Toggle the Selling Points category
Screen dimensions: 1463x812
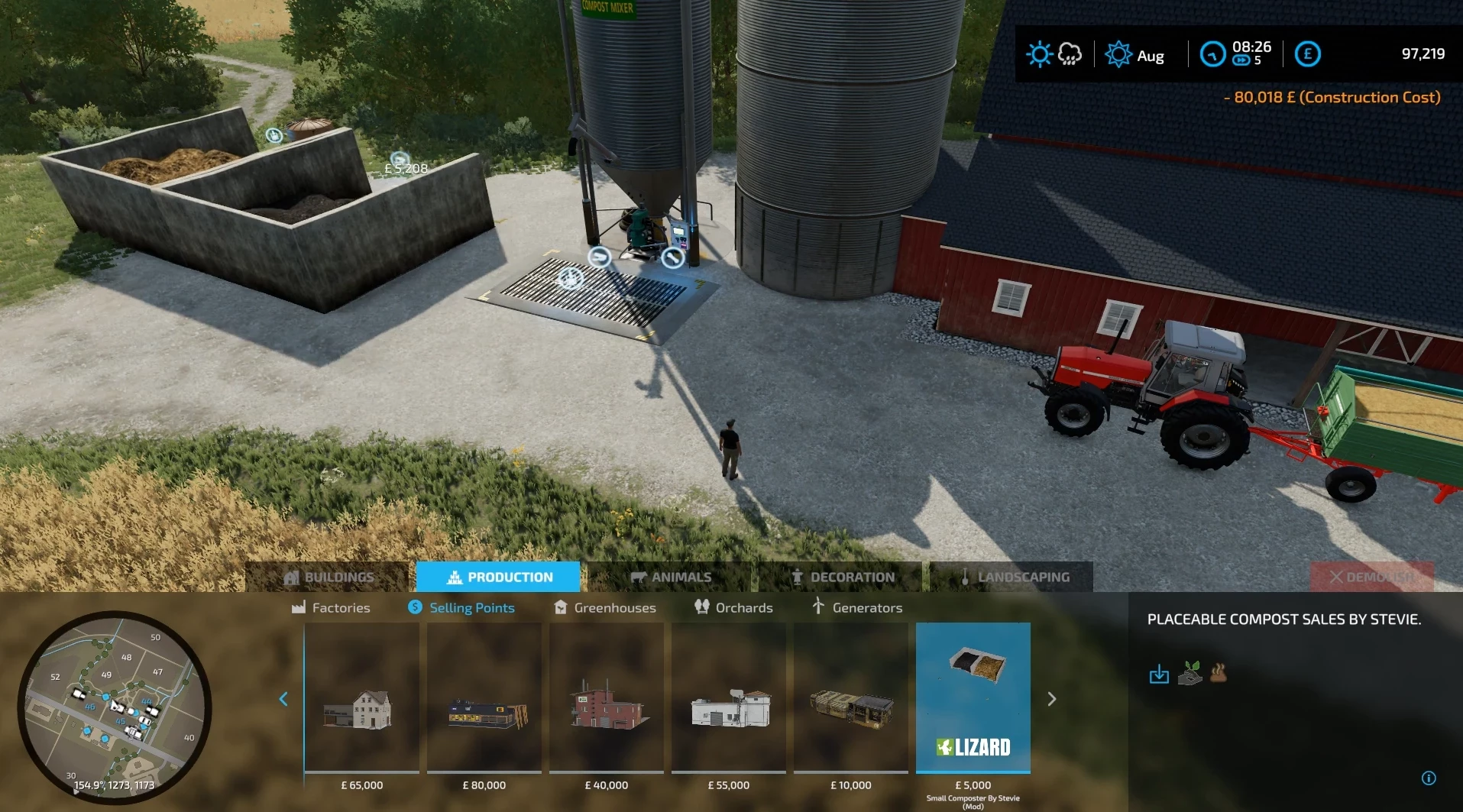click(x=461, y=607)
